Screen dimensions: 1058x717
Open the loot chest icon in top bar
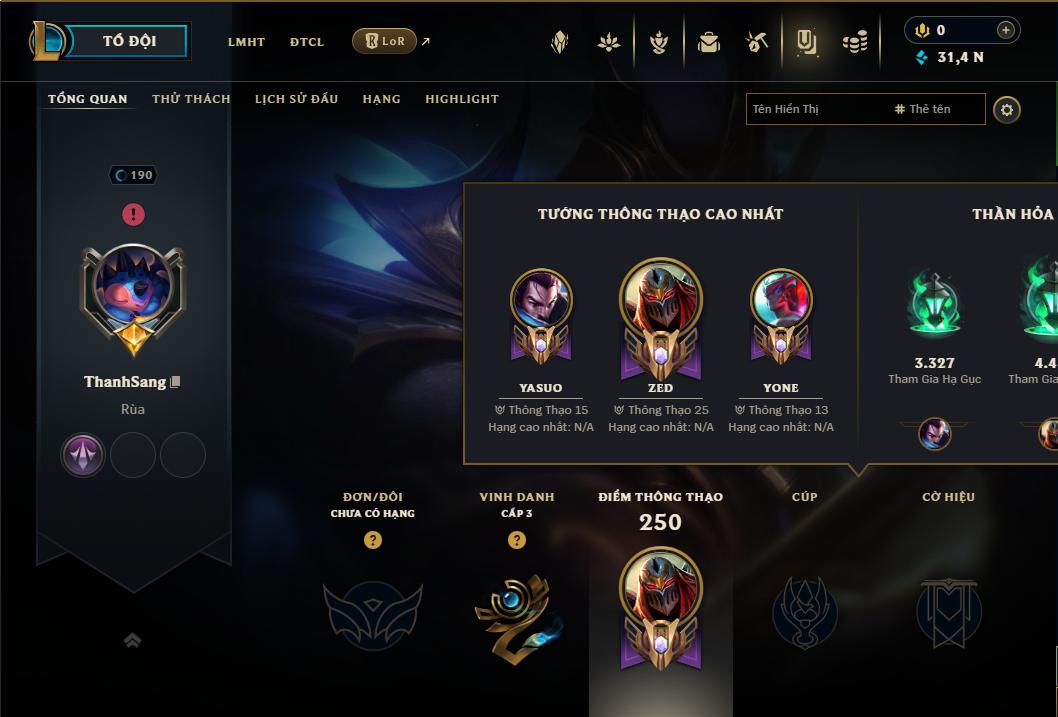(709, 42)
